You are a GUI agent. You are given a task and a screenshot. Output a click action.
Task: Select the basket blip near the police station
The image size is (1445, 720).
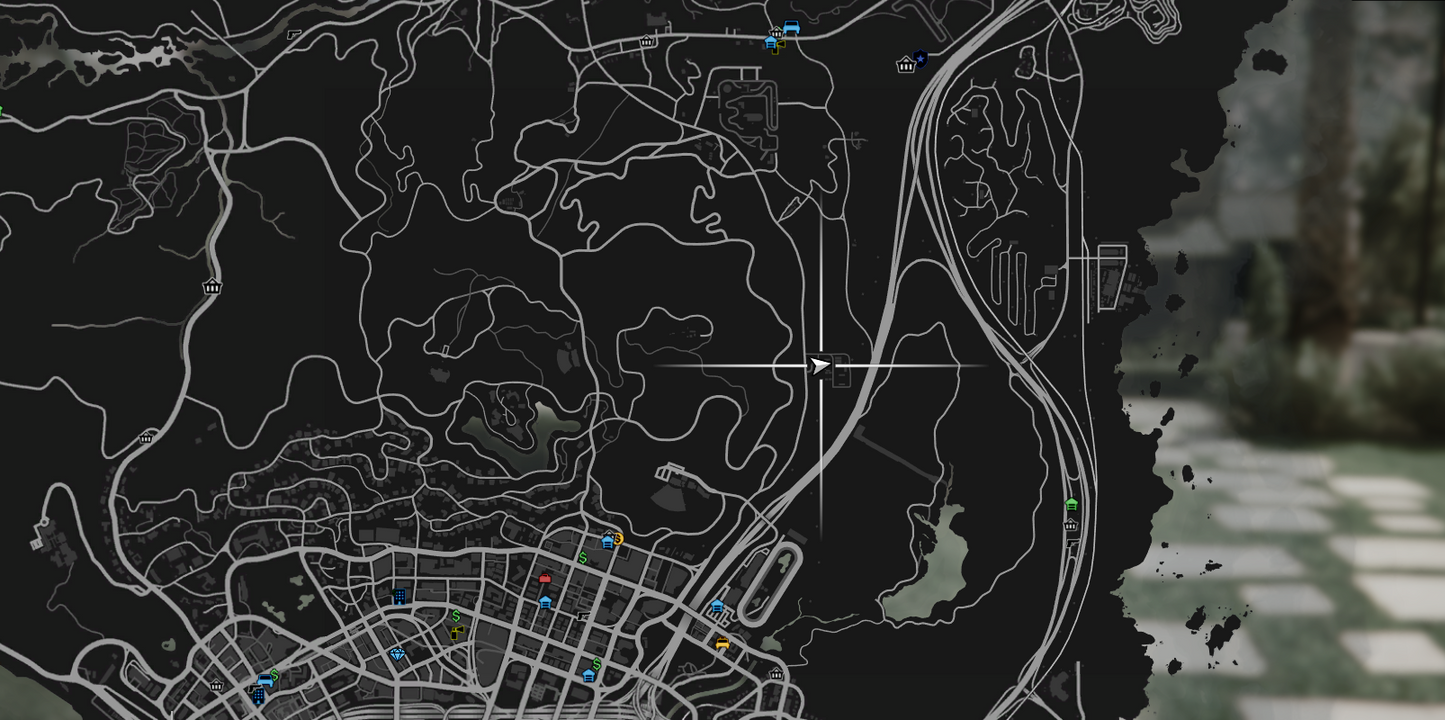tap(905, 66)
